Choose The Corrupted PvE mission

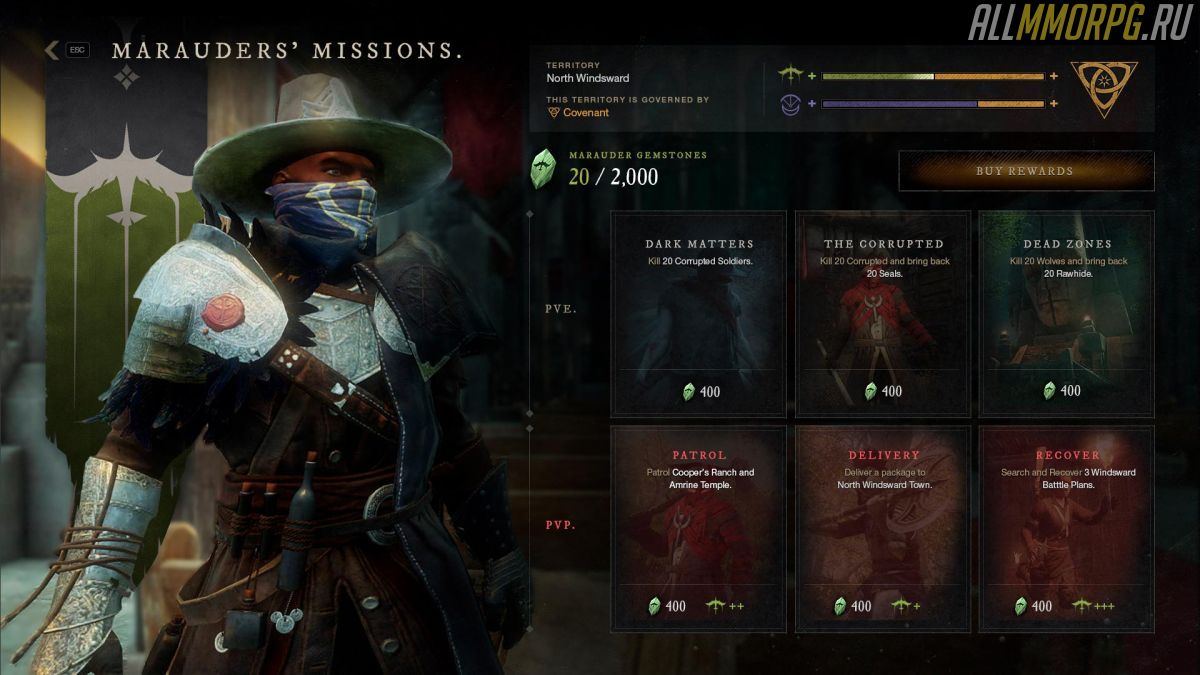[x=883, y=314]
